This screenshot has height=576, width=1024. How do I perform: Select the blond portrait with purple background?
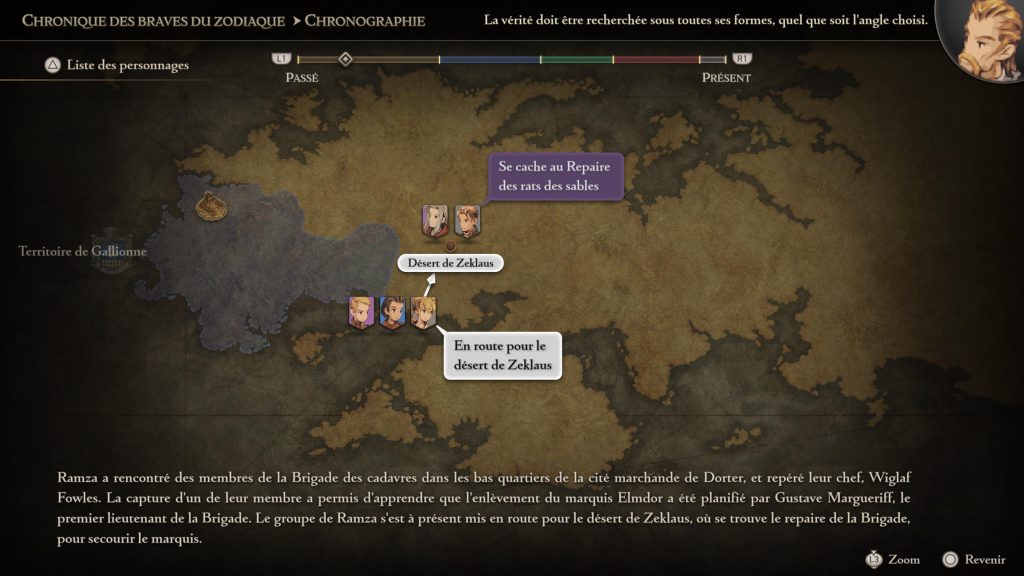pos(361,312)
